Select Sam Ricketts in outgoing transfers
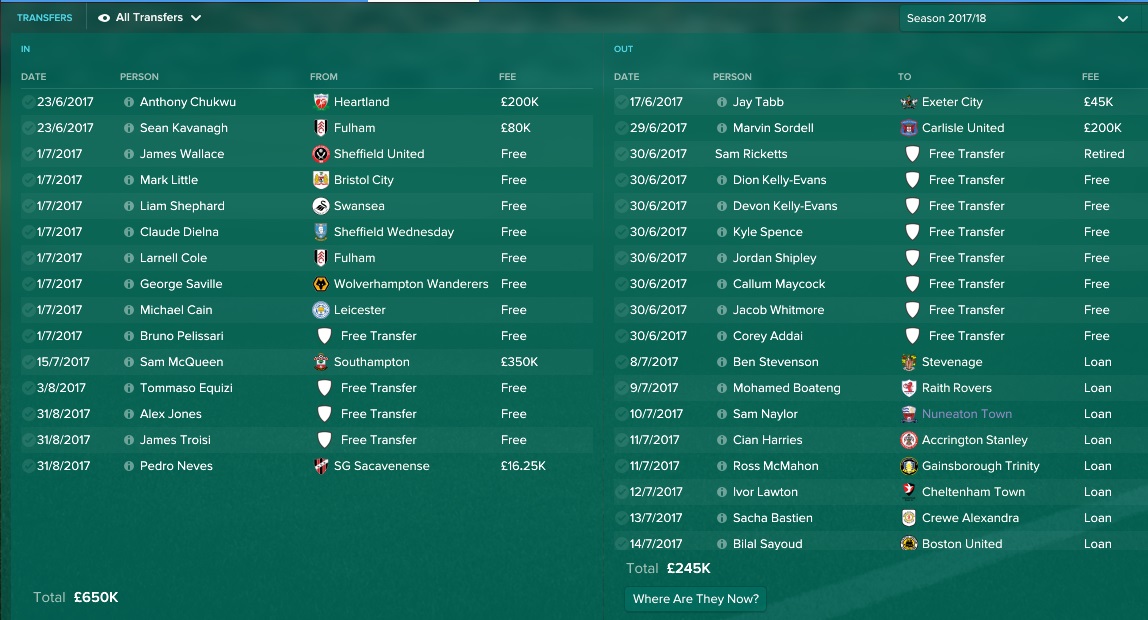 [x=751, y=154]
